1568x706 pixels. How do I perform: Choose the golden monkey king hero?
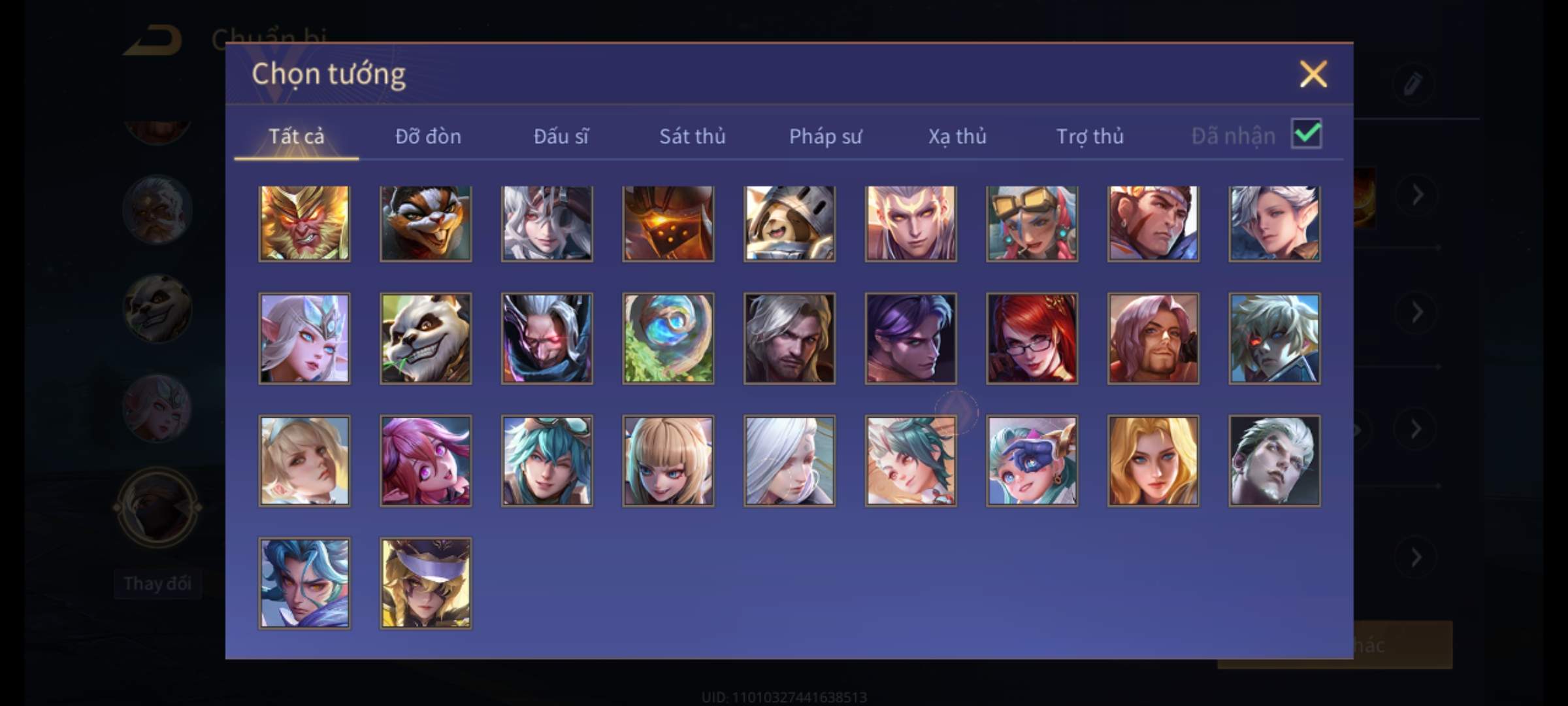coord(304,224)
